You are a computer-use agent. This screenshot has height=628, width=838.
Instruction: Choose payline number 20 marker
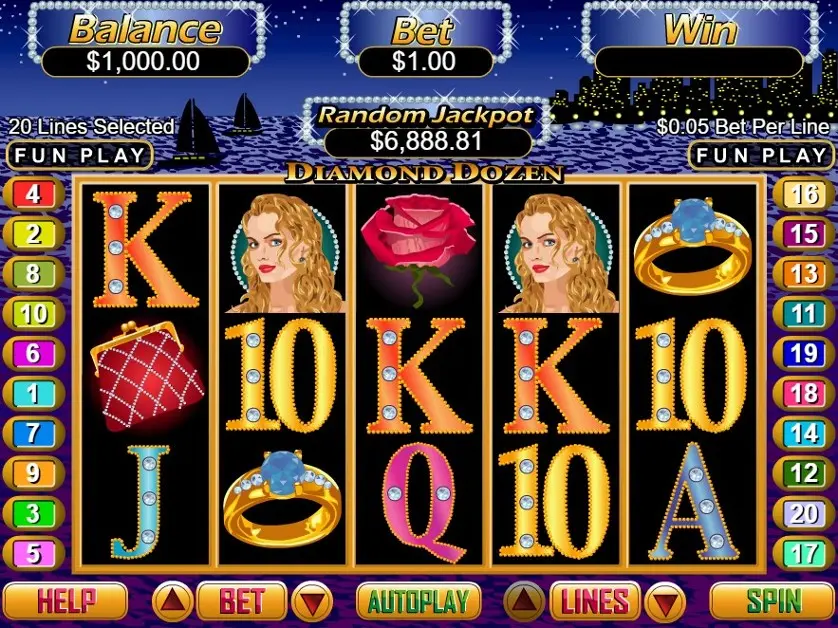804,513
